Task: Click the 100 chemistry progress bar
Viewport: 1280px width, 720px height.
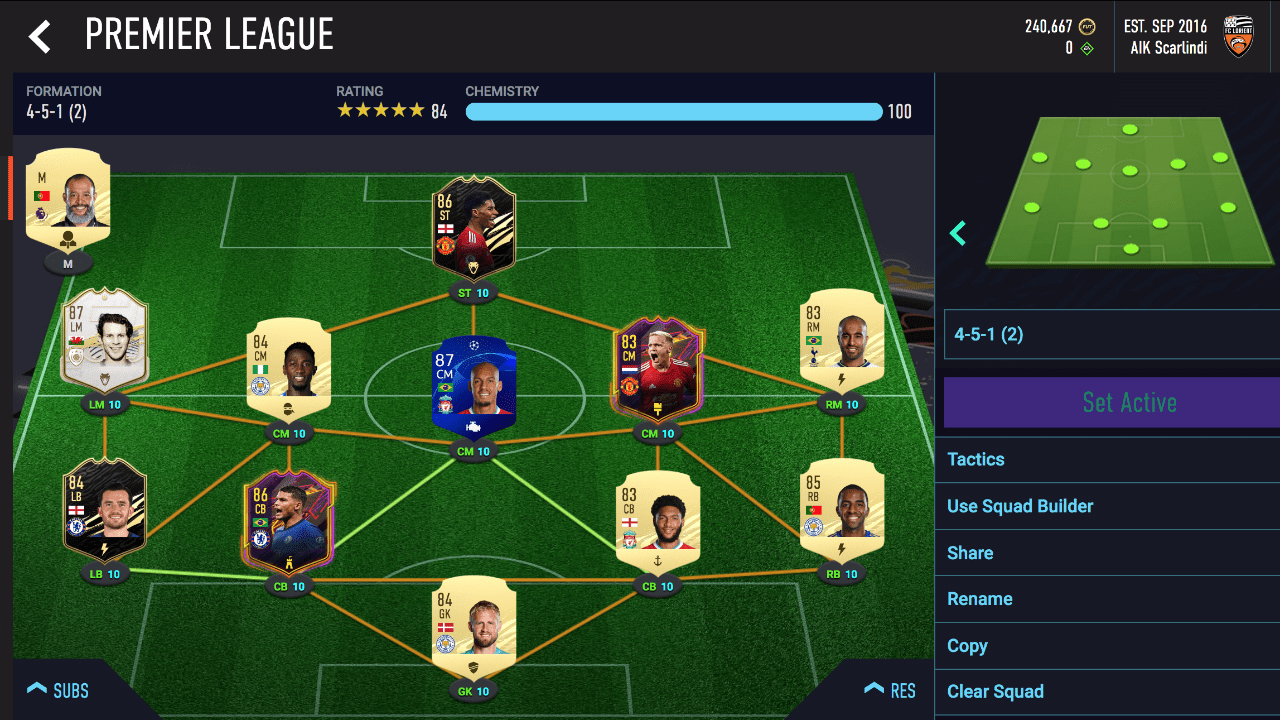Action: tap(675, 111)
